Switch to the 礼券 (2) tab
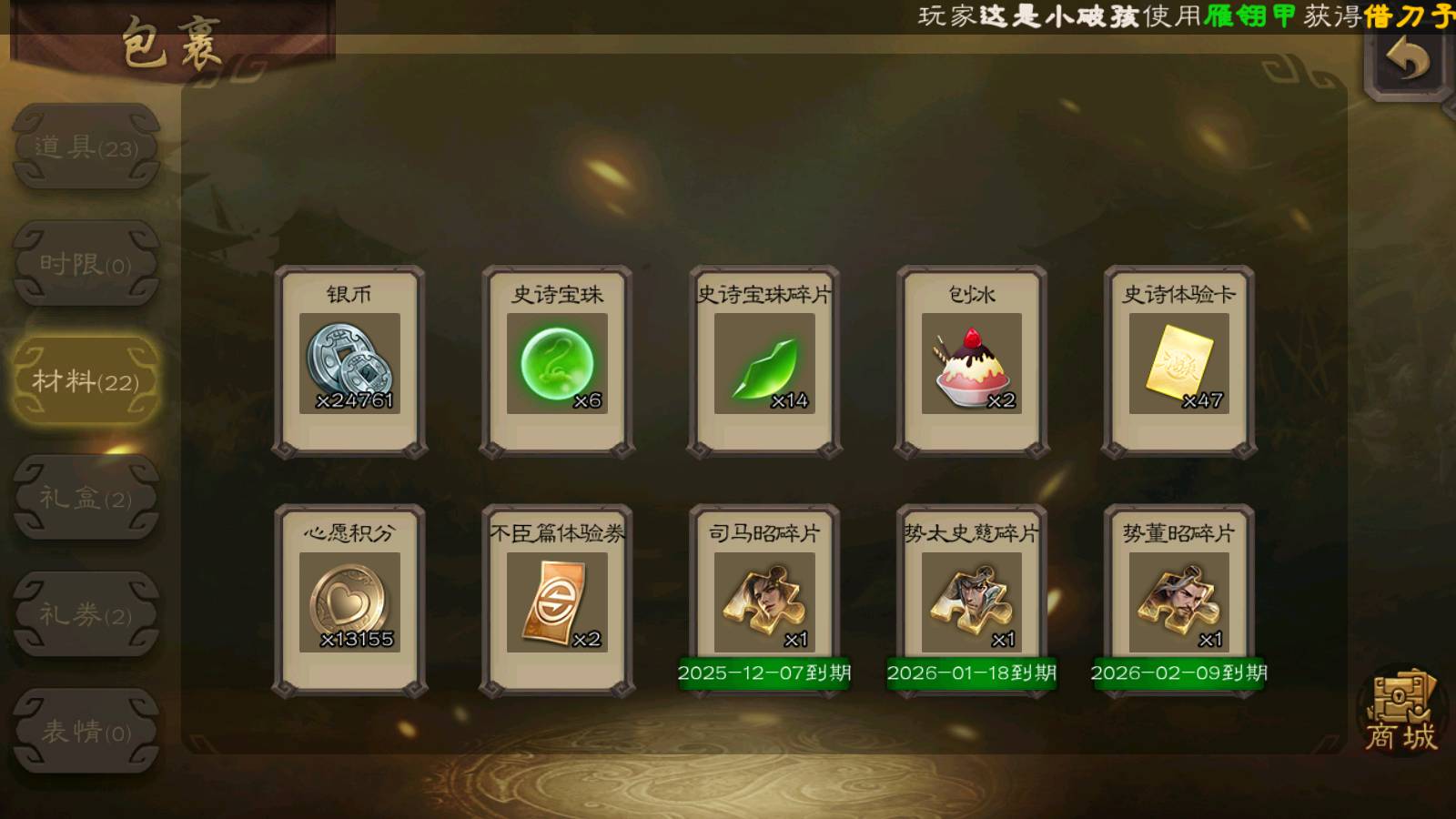The image size is (1456, 819). pyautogui.click(x=86, y=614)
